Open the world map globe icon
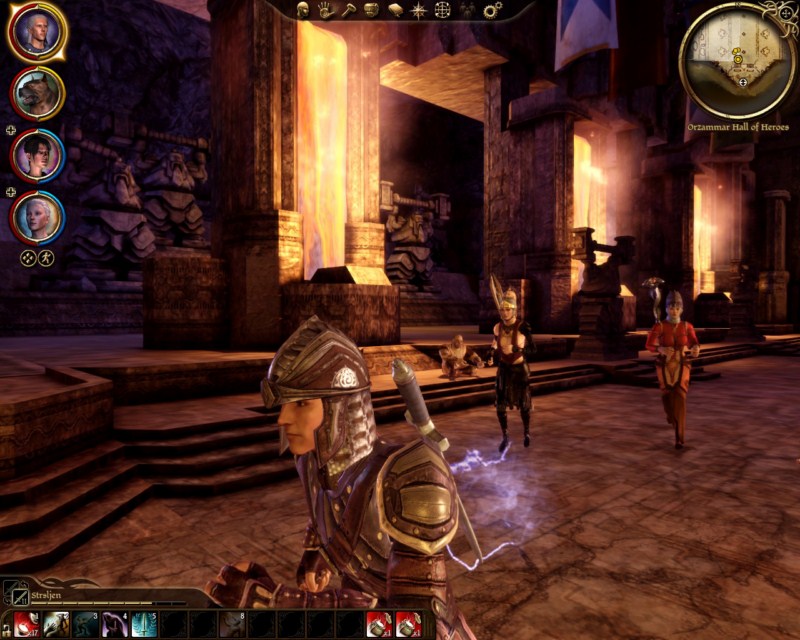Image resolution: width=800 pixels, height=640 pixels. coord(443,10)
